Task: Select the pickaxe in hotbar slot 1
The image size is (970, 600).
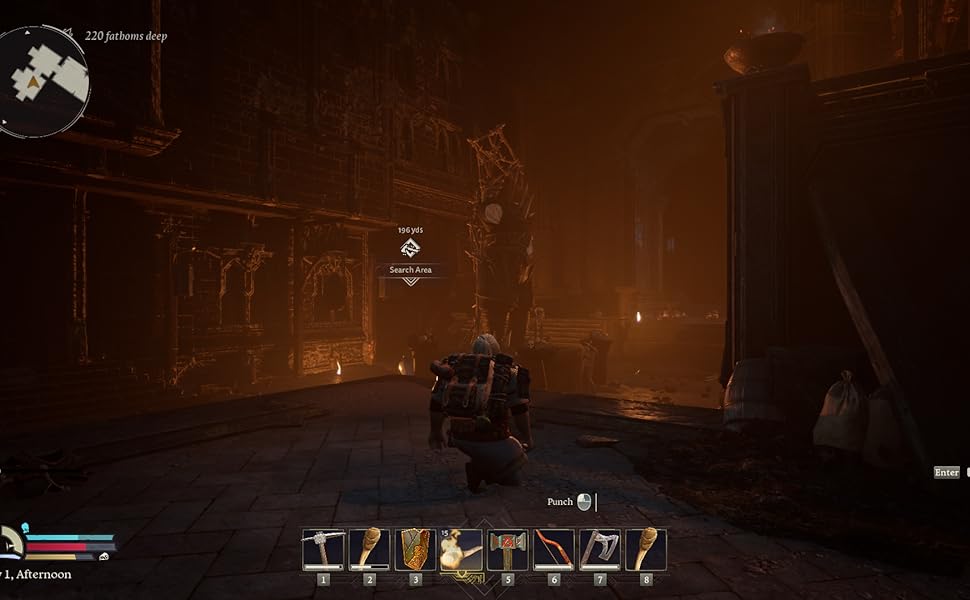Action: pos(323,549)
